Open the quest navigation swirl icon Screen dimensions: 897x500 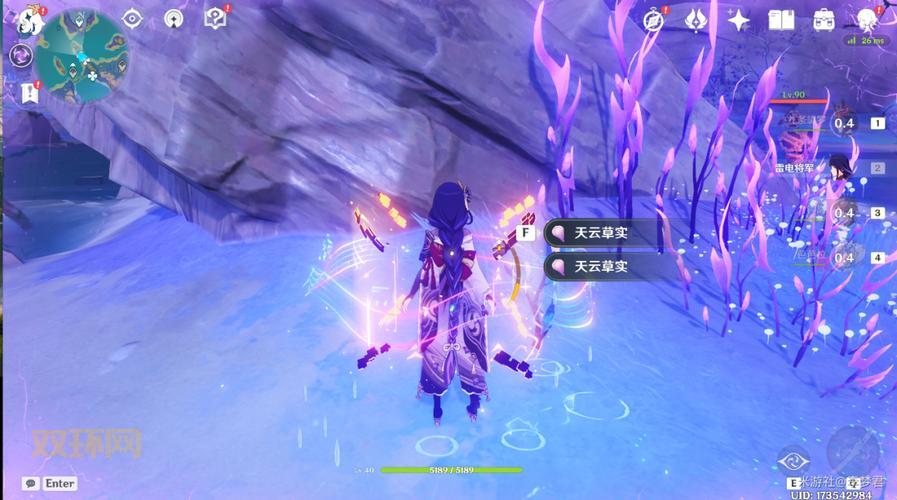(21, 56)
